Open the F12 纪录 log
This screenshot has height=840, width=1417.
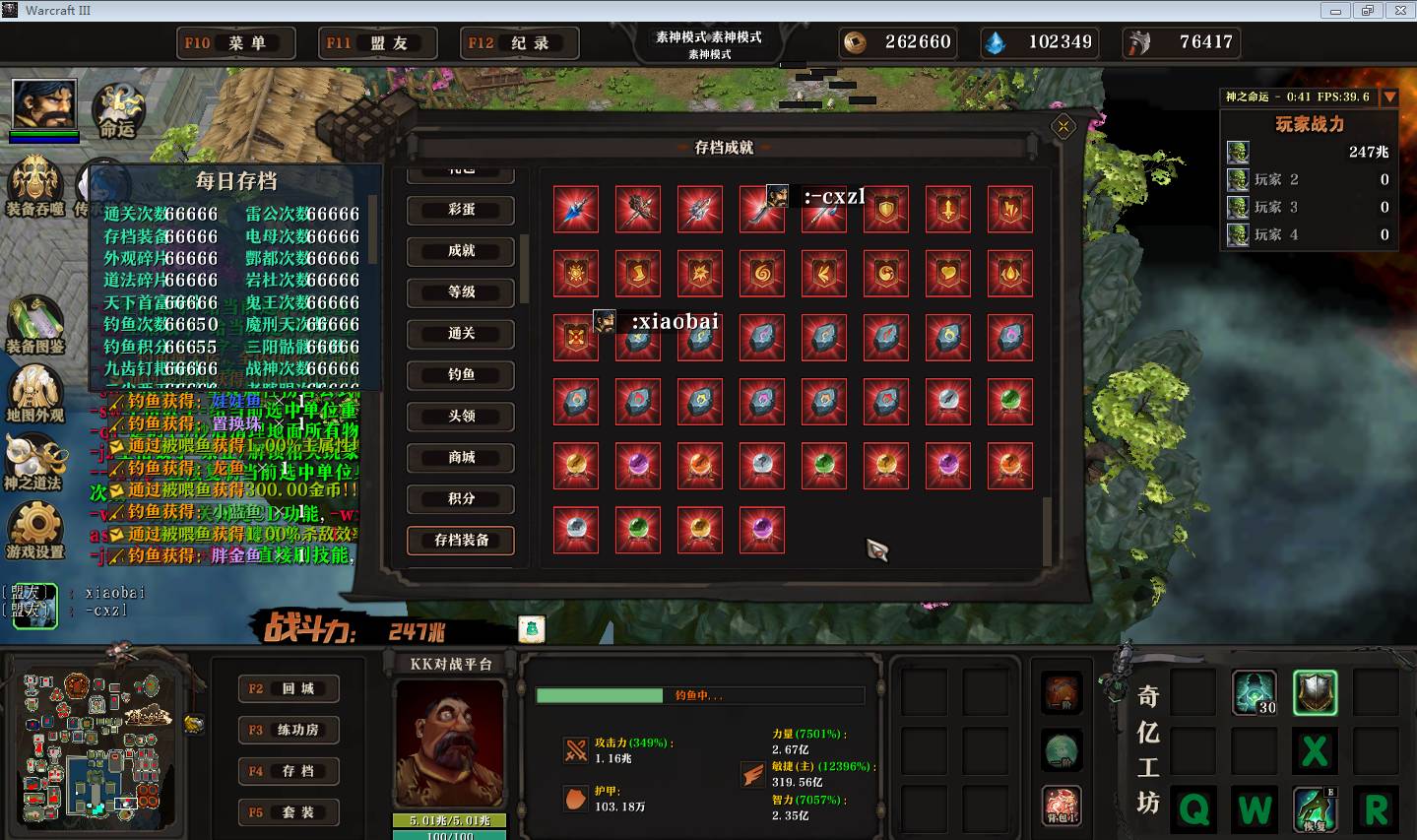click(520, 43)
